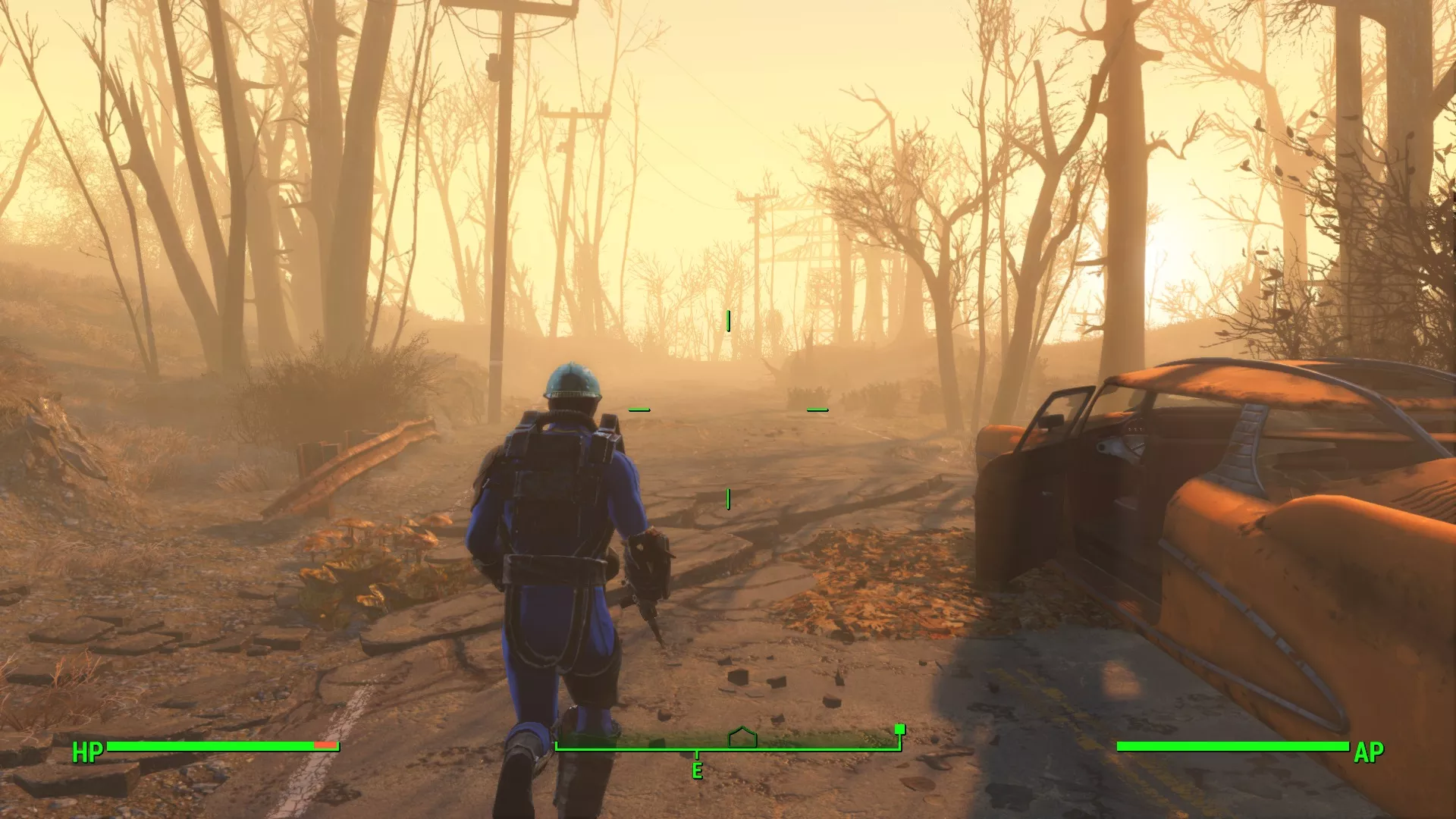Select the green square marker on the compass edge
Viewport: 1456px width, 819px height.
[x=899, y=730]
